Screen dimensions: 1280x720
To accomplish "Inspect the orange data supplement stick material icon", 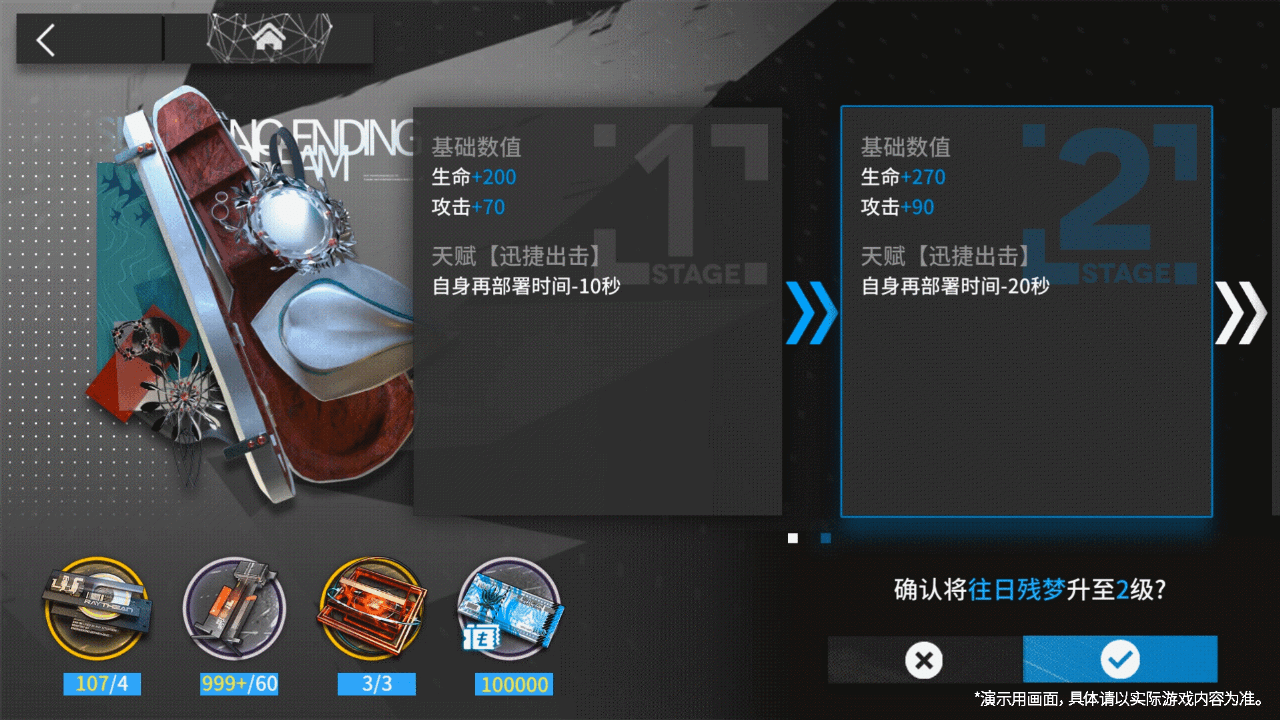I will point(375,607).
